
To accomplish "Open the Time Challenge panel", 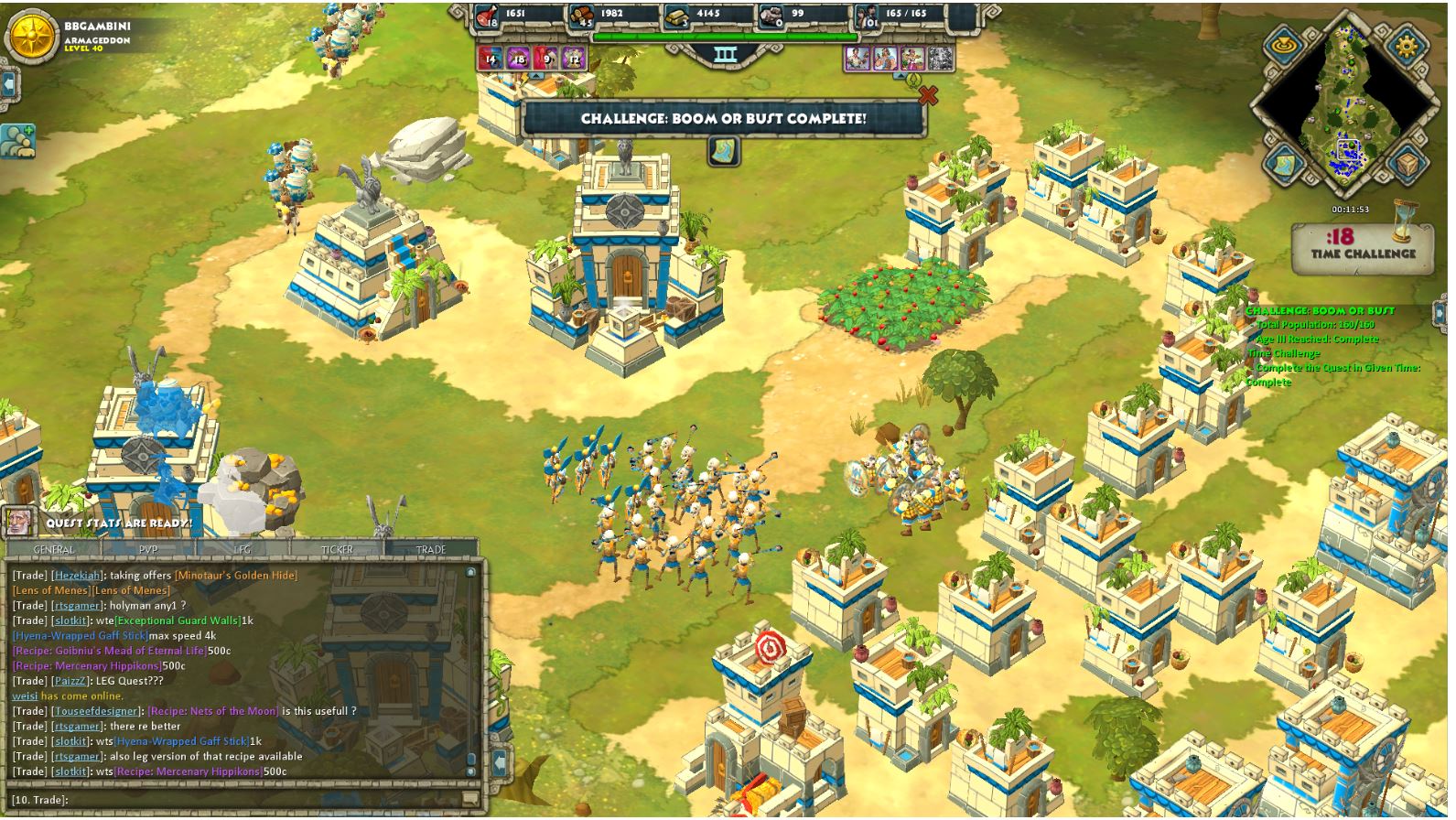I will [1363, 248].
